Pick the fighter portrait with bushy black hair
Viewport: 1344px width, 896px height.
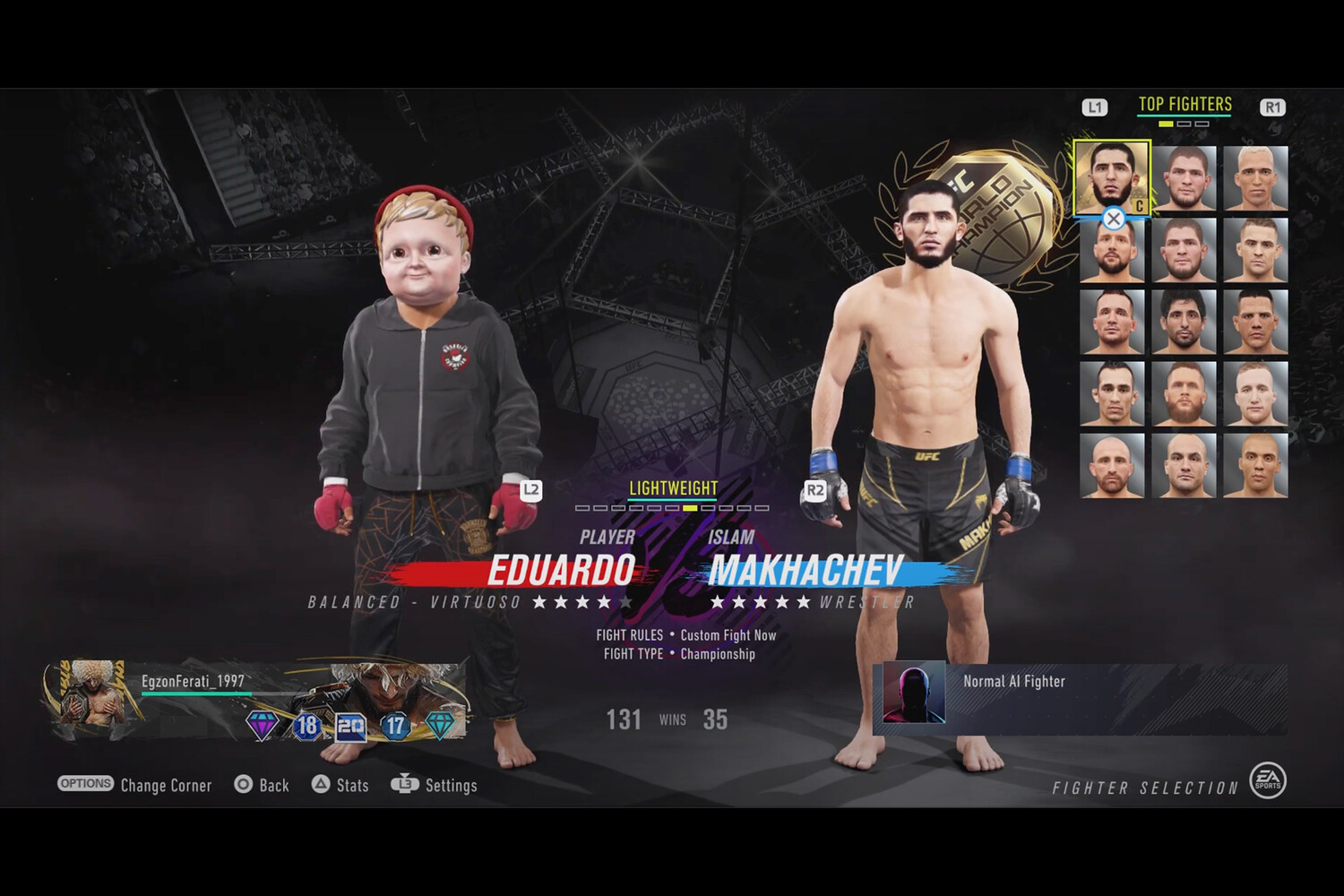(1184, 322)
